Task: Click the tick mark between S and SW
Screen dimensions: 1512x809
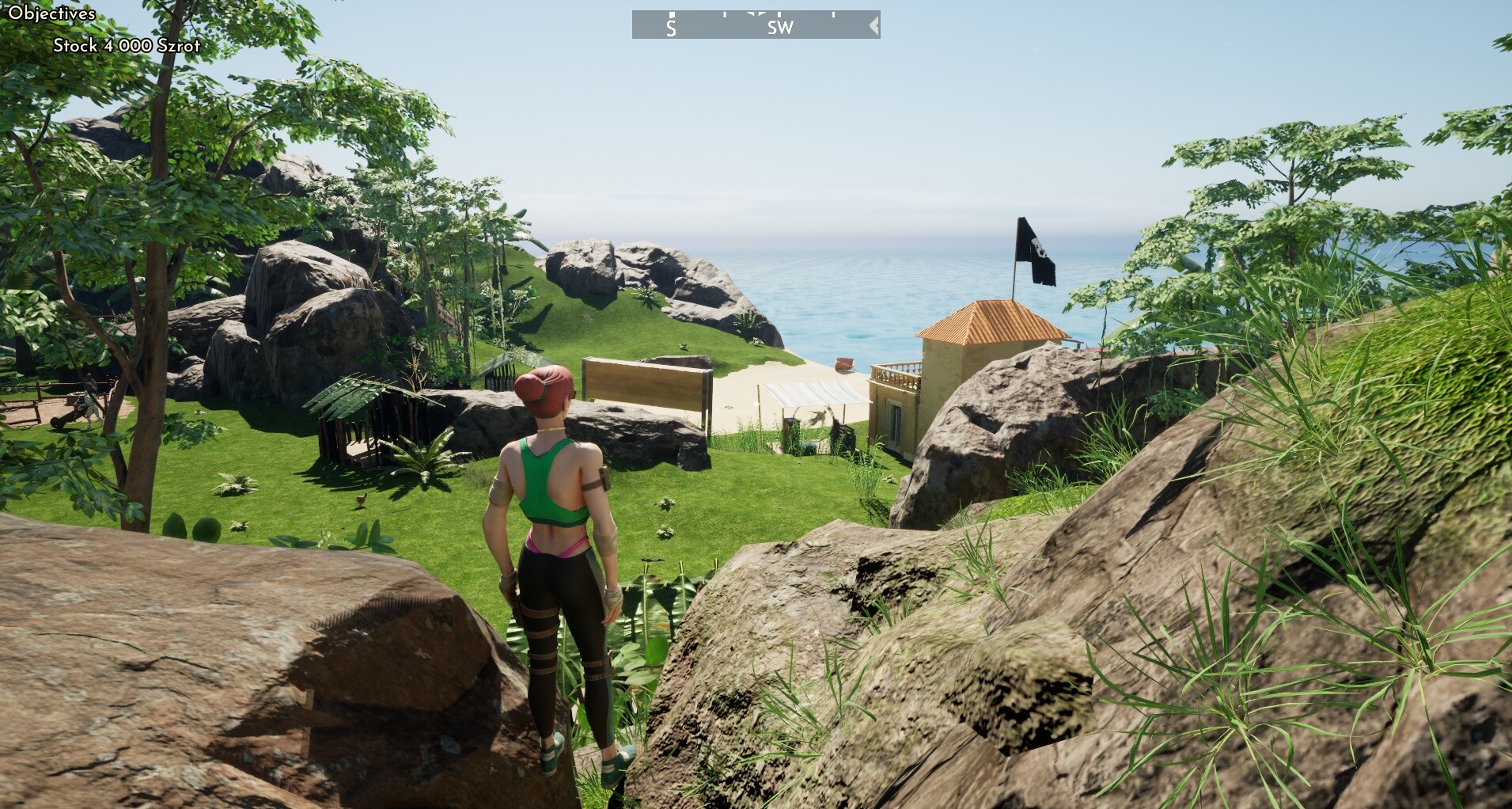Action: tap(725, 13)
